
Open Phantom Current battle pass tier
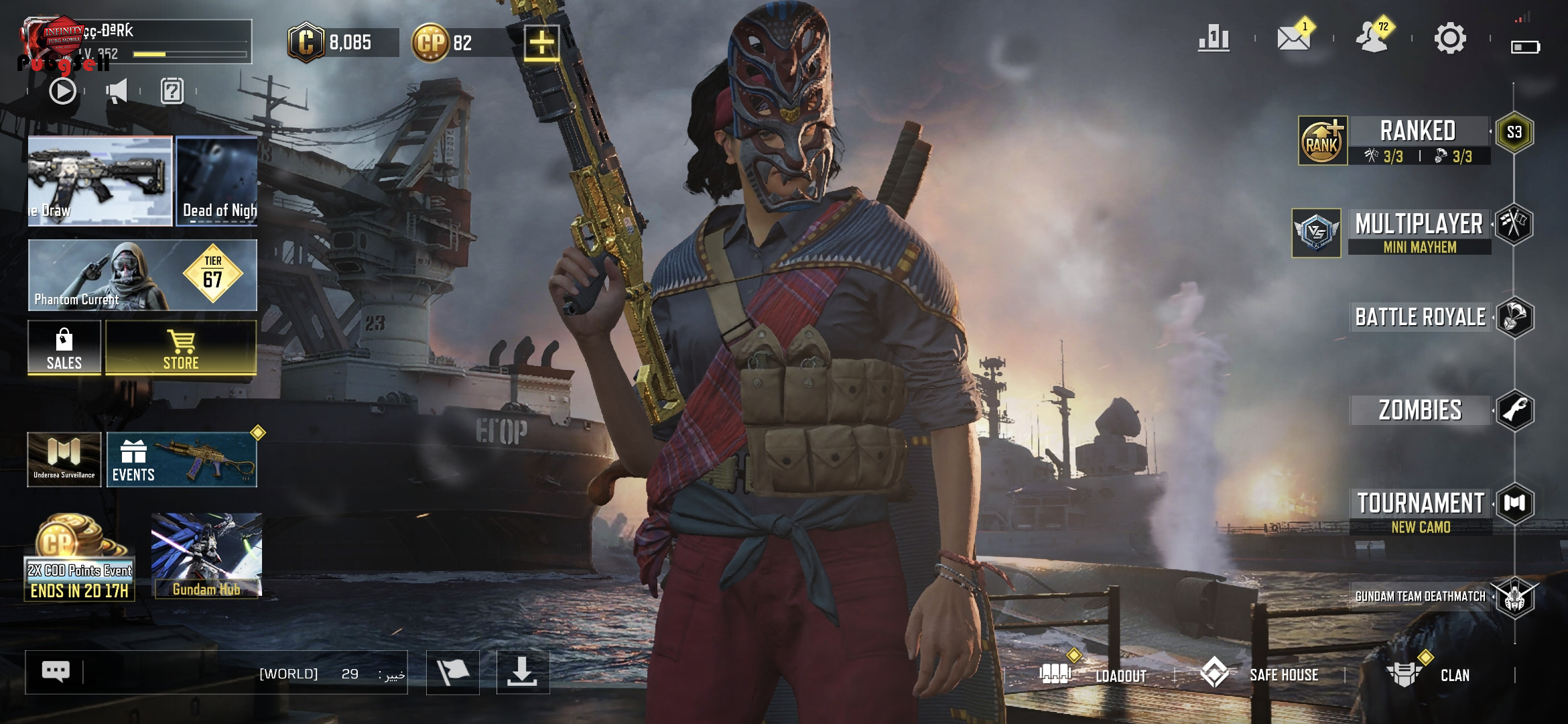[x=142, y=276]
